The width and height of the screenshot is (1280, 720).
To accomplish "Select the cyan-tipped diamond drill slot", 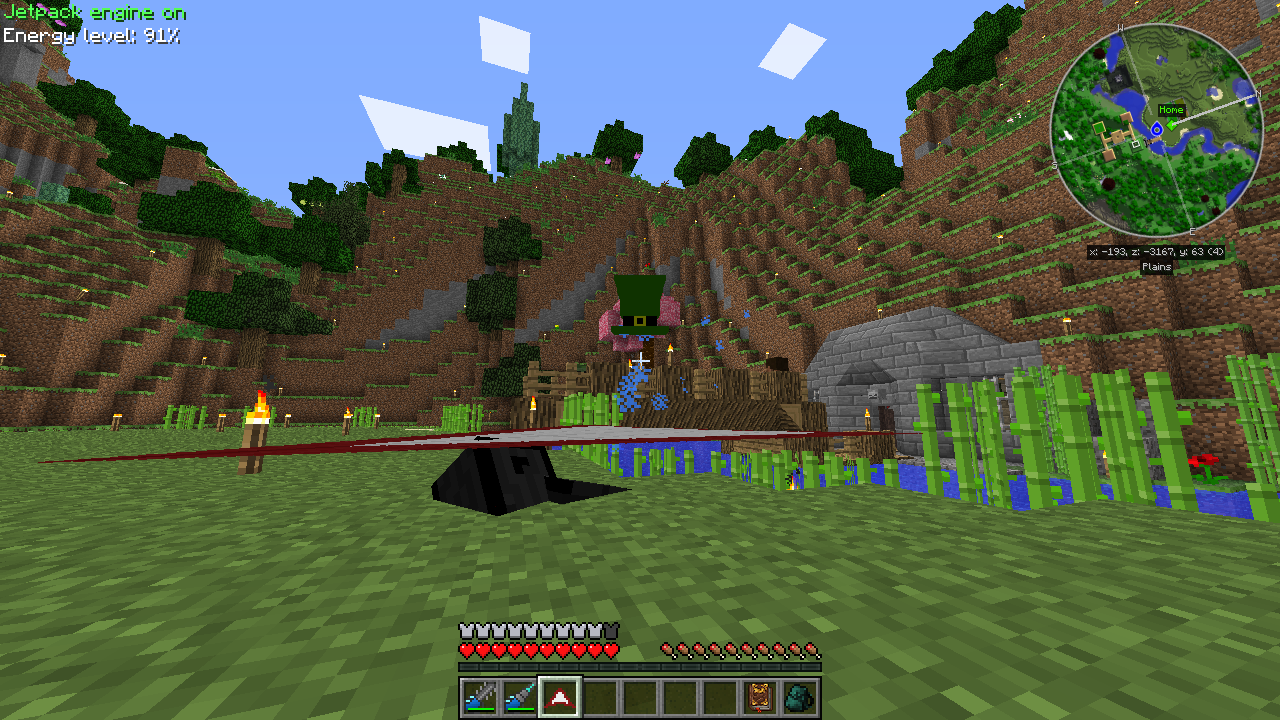I will pyautogui.click(x=519, y=697).
